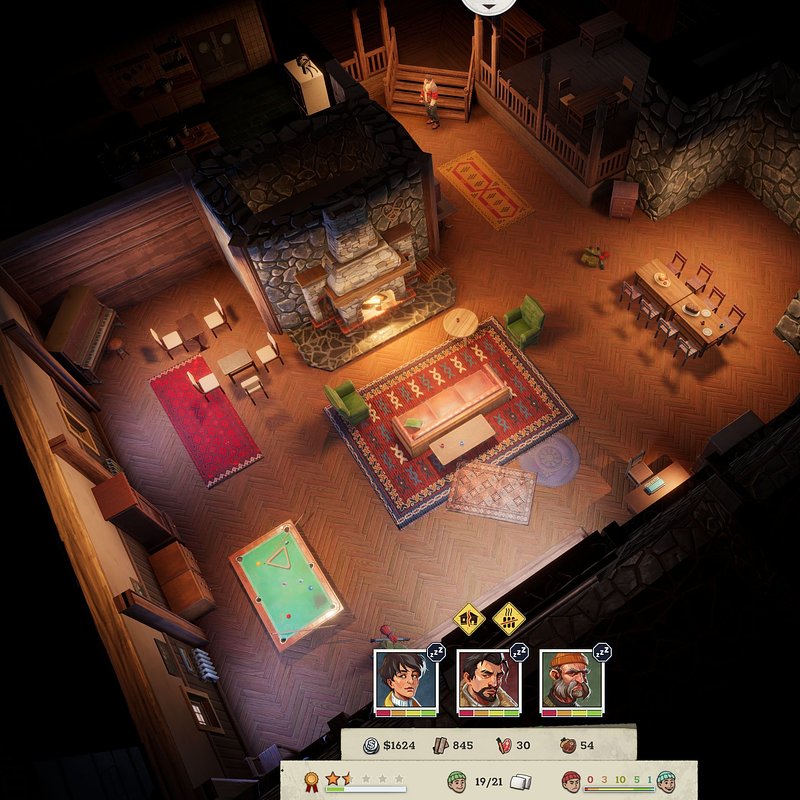
Task: Select the dark-haired woman staff portrait
Action: tap(405, 680)
